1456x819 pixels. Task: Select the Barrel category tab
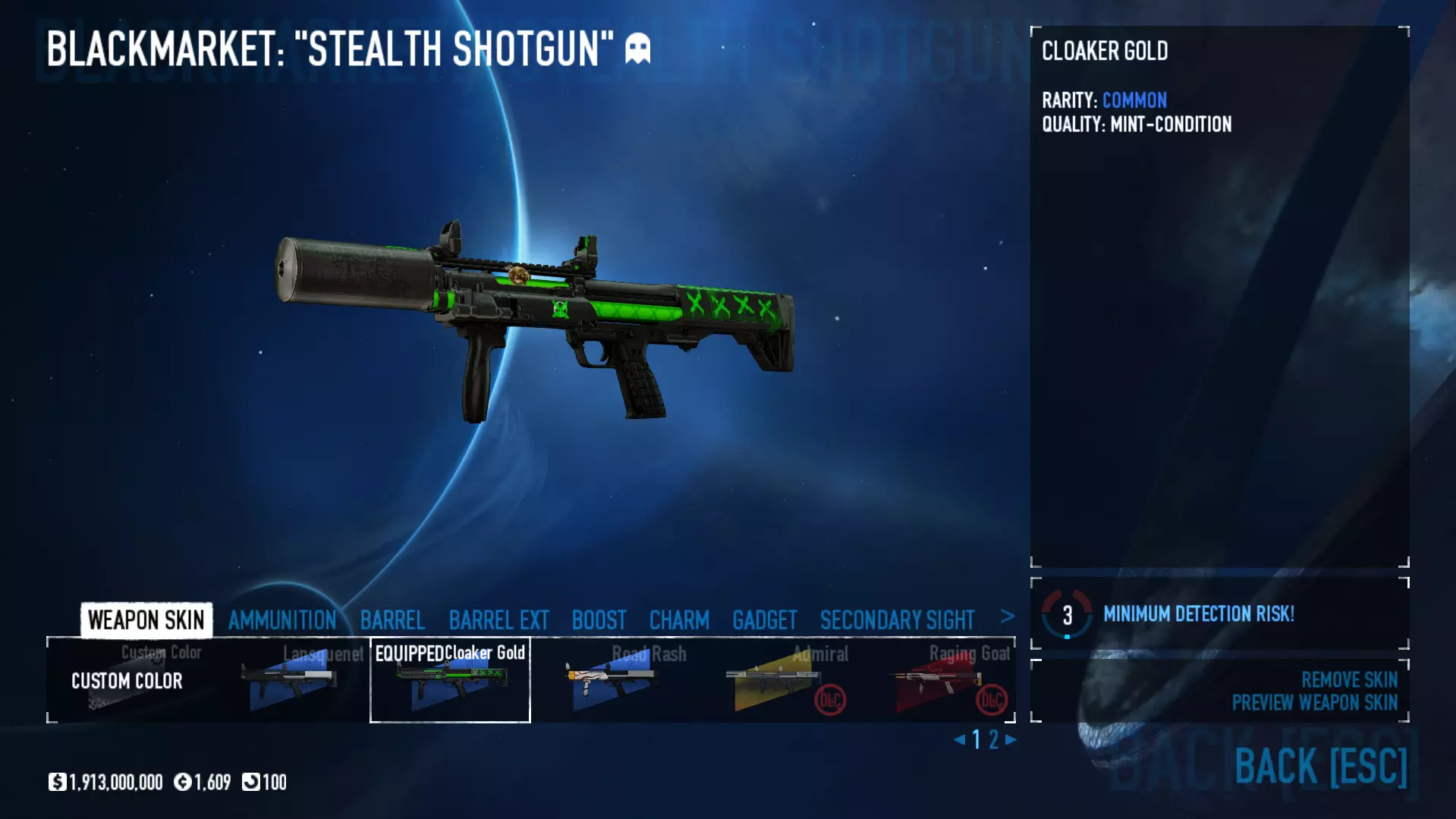pos(392,620)
